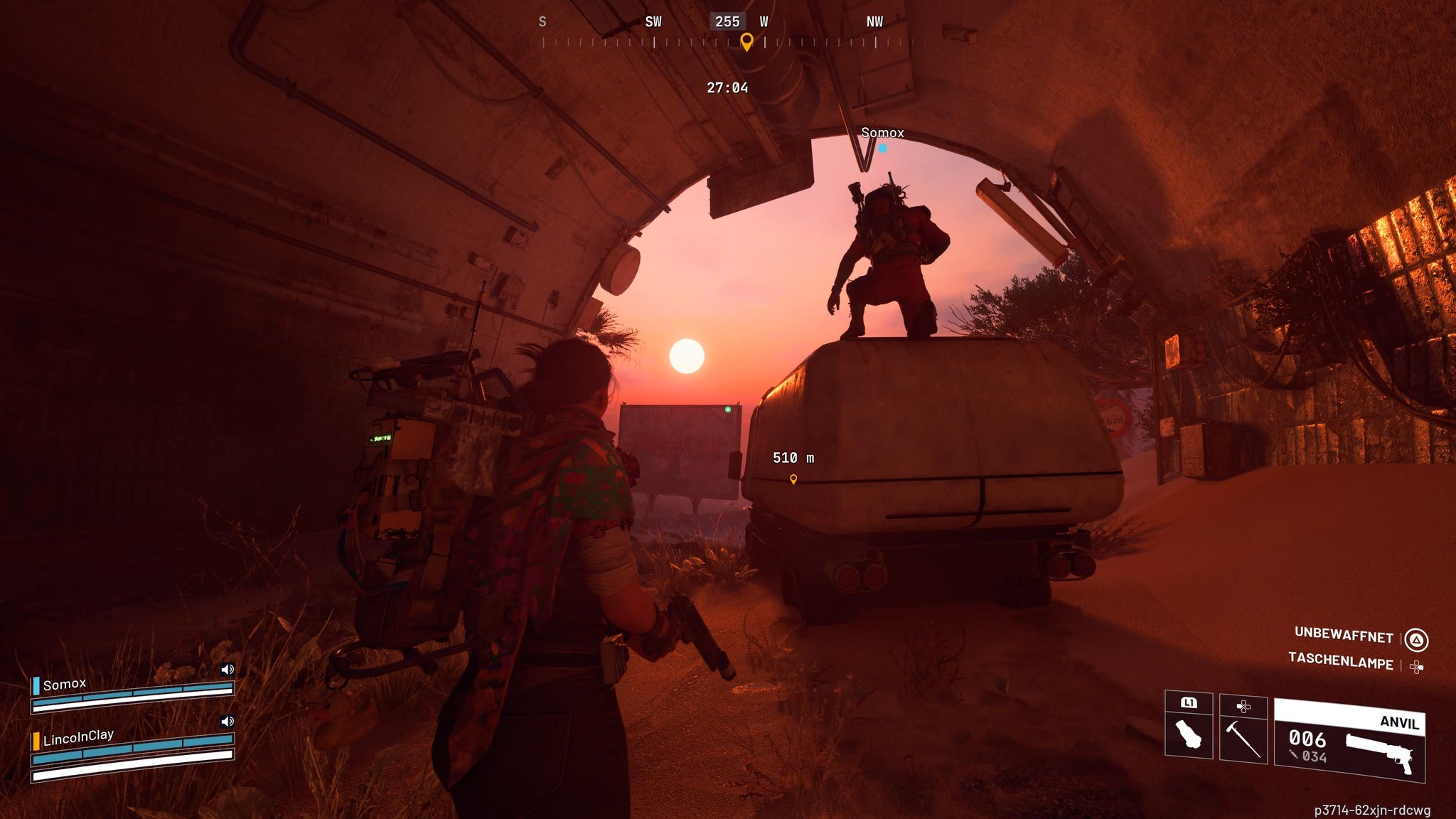Viewport: 1456px width, 819px height.
Task: Toggle the speaker icon beside Somox's squad entry
Action: (x=227, y=669)
